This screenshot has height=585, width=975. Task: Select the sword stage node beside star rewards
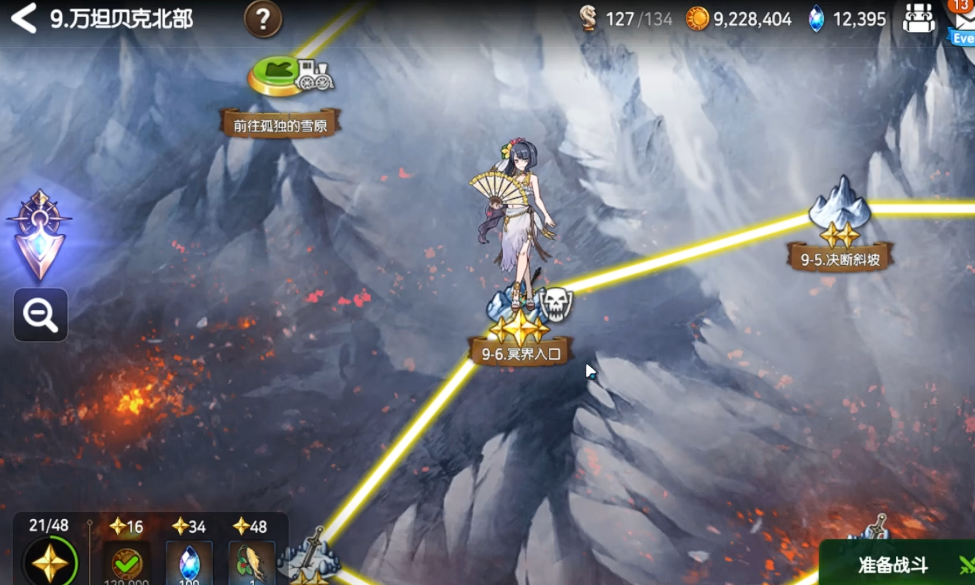point(308,560)
